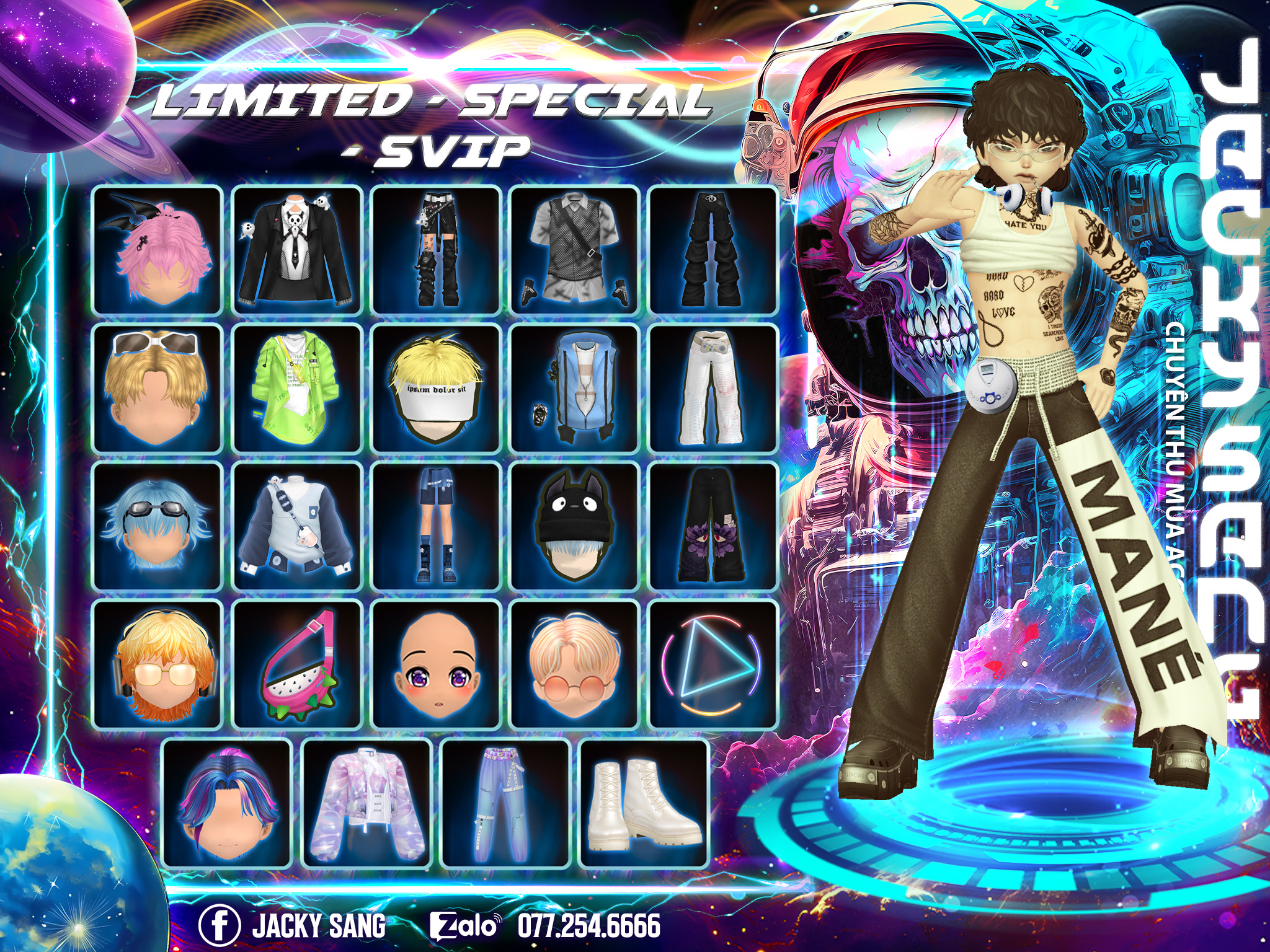Choose the blue hooded vest

[574, 388]
